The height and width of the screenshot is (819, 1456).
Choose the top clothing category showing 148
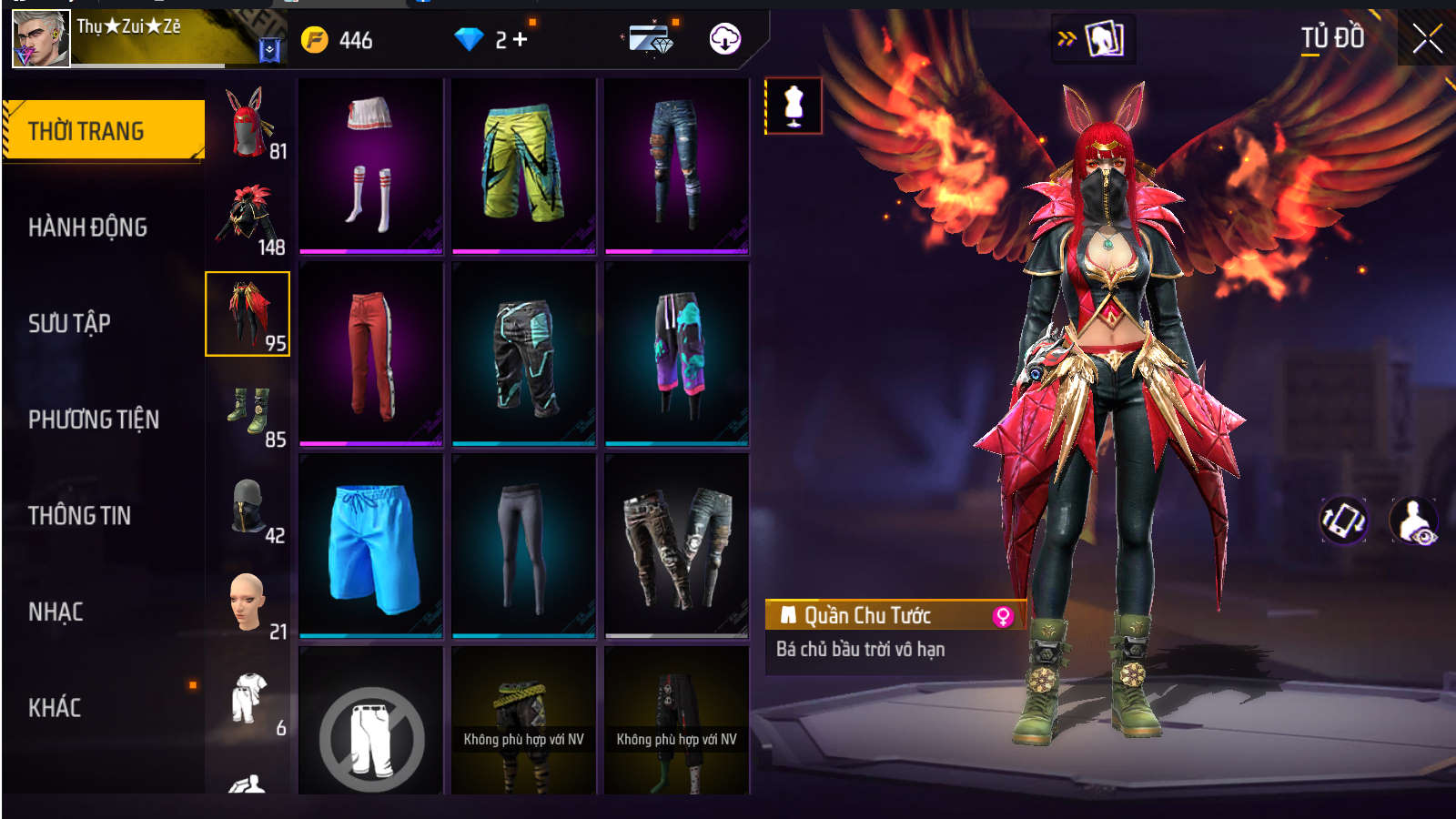tap(248, 218)
